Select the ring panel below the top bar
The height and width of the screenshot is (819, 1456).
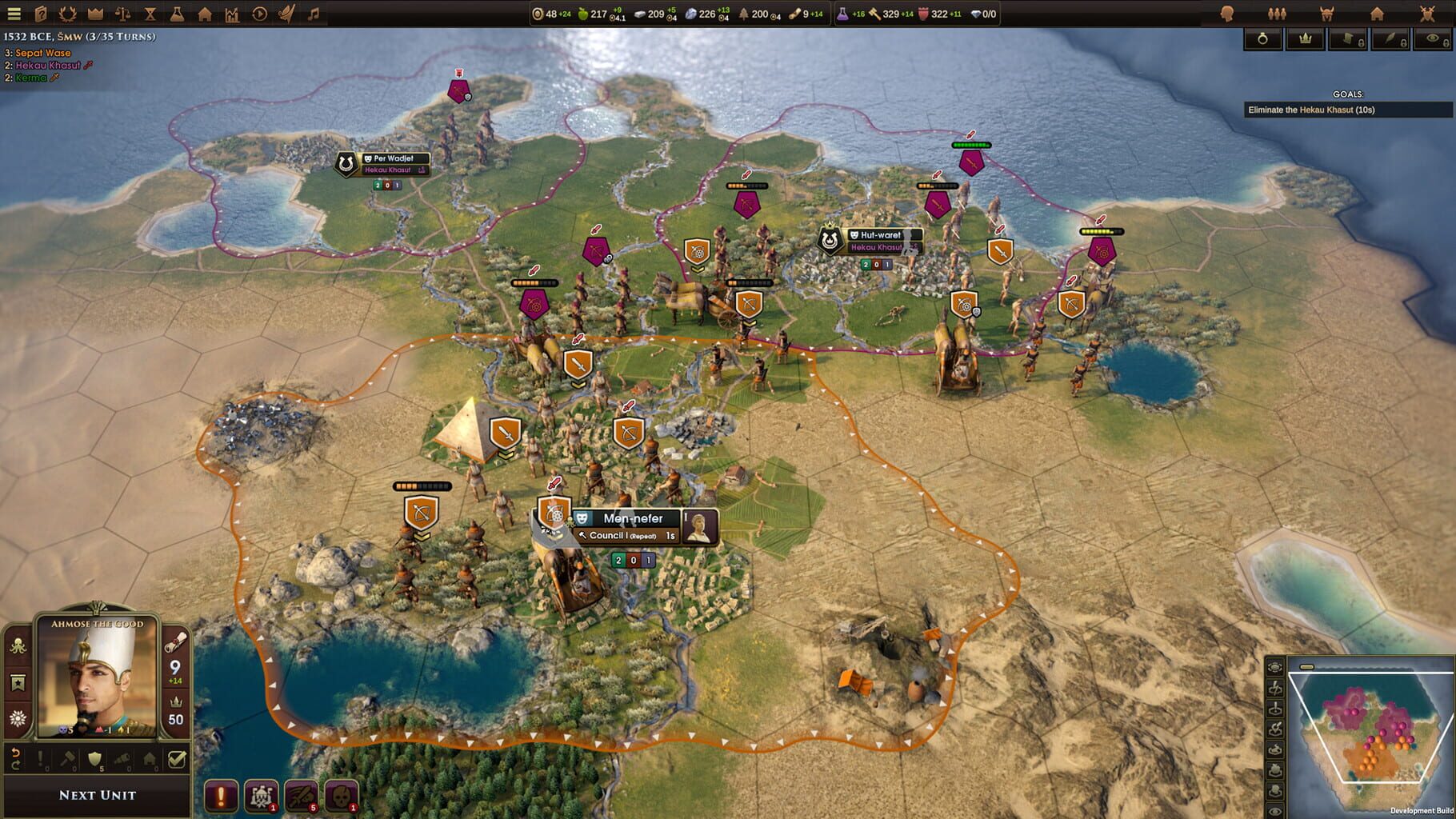1262,40
